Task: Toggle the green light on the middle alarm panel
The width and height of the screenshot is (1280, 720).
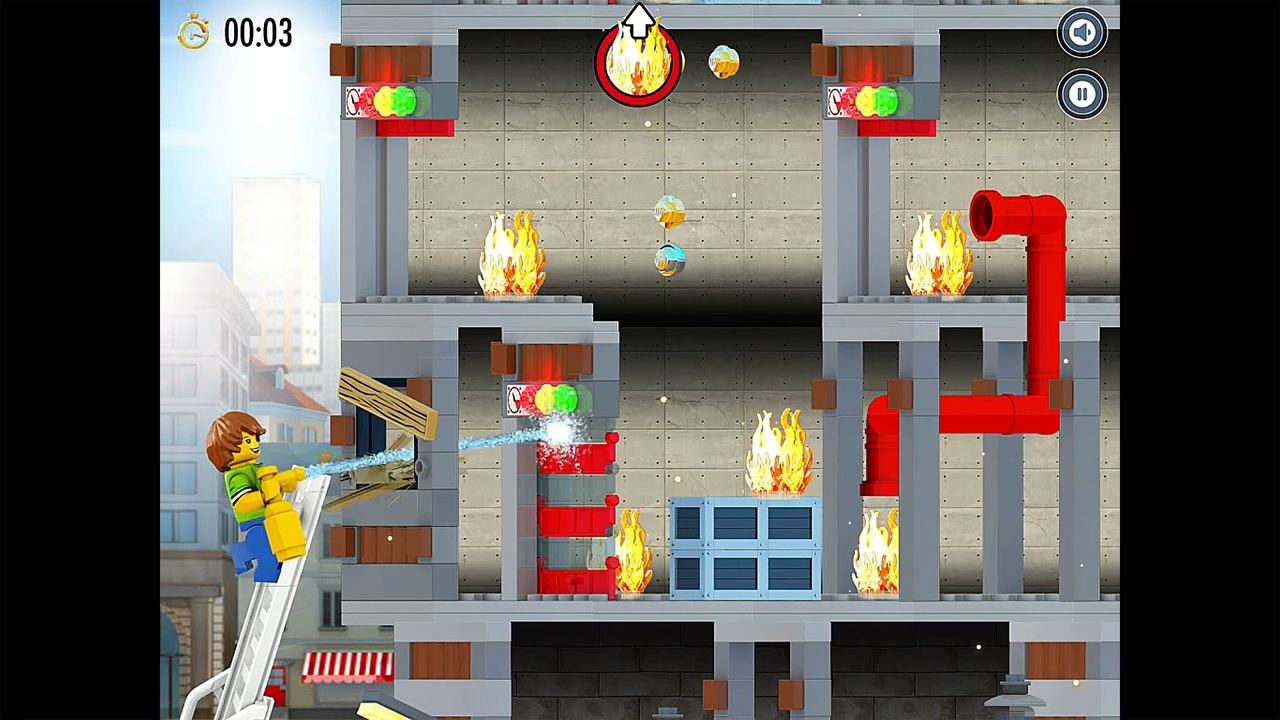Action: 563,400
